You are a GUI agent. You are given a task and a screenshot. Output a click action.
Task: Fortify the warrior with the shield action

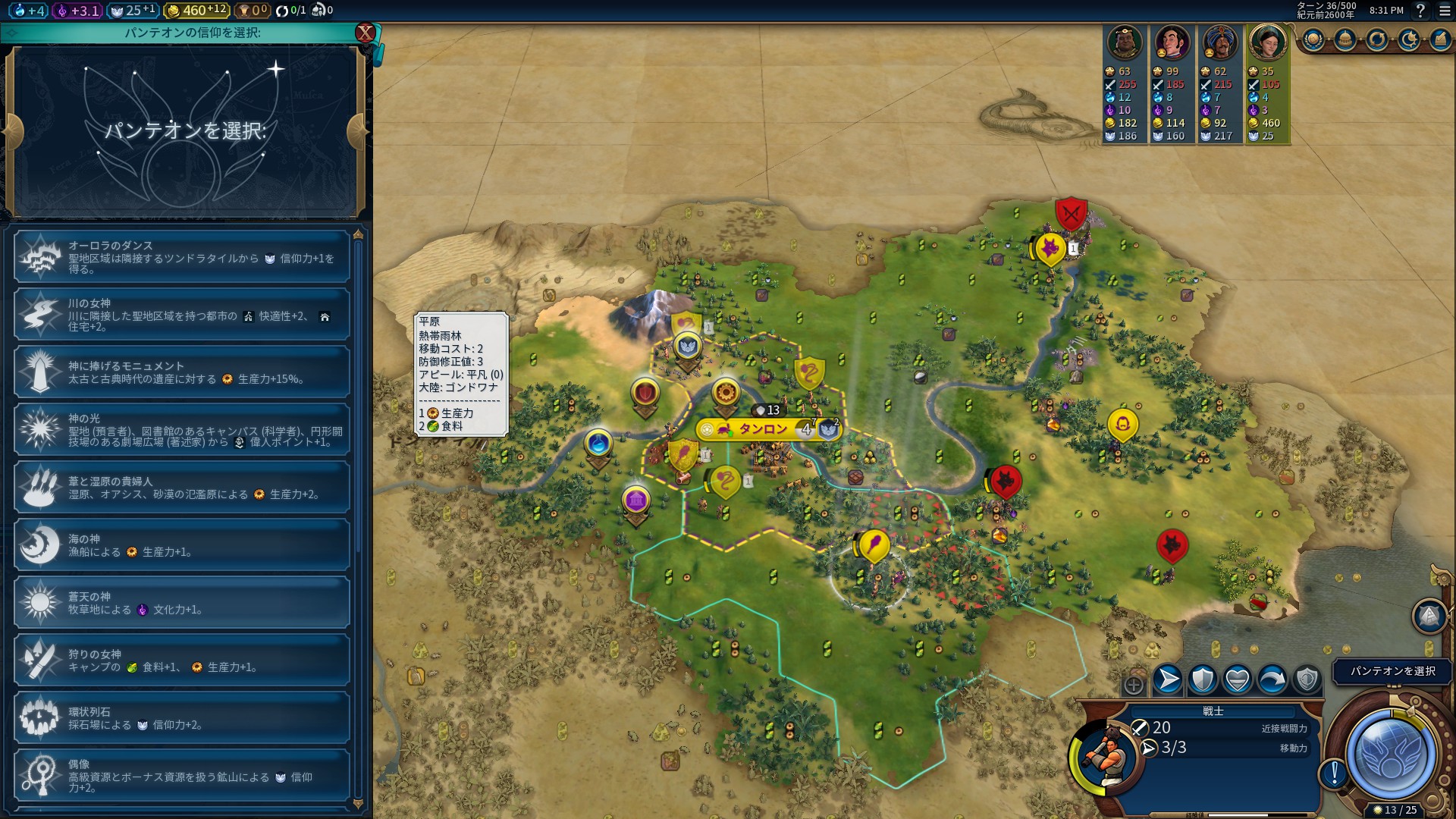(1203, 680)
